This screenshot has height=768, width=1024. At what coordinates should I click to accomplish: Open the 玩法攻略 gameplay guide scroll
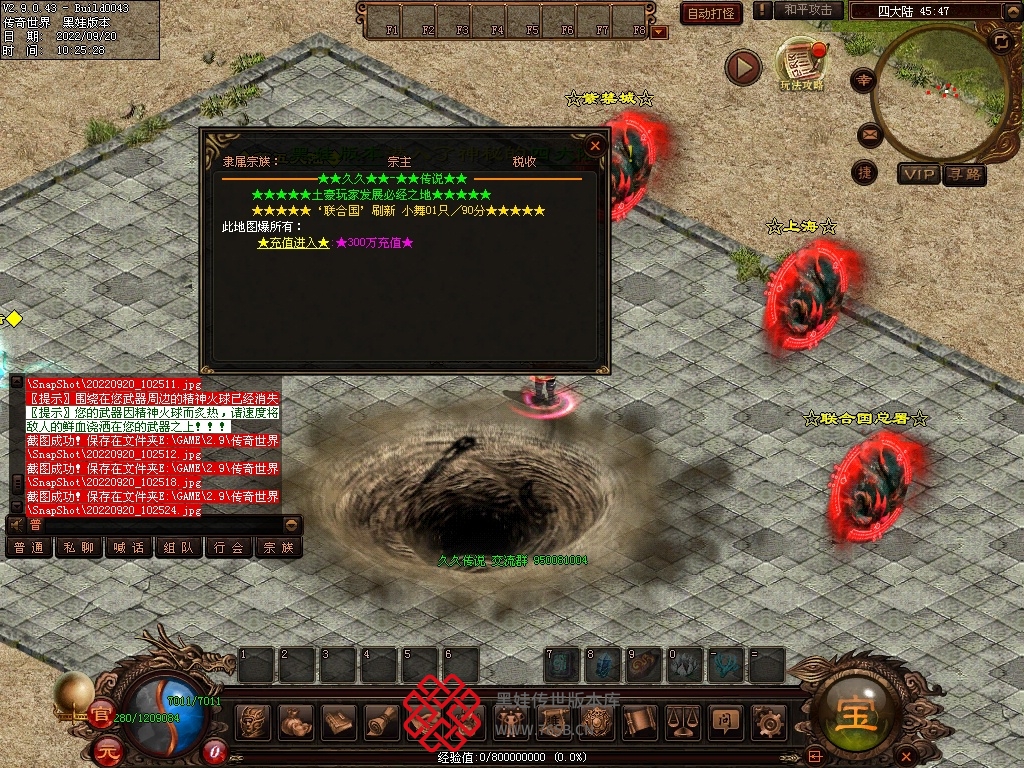800,65
